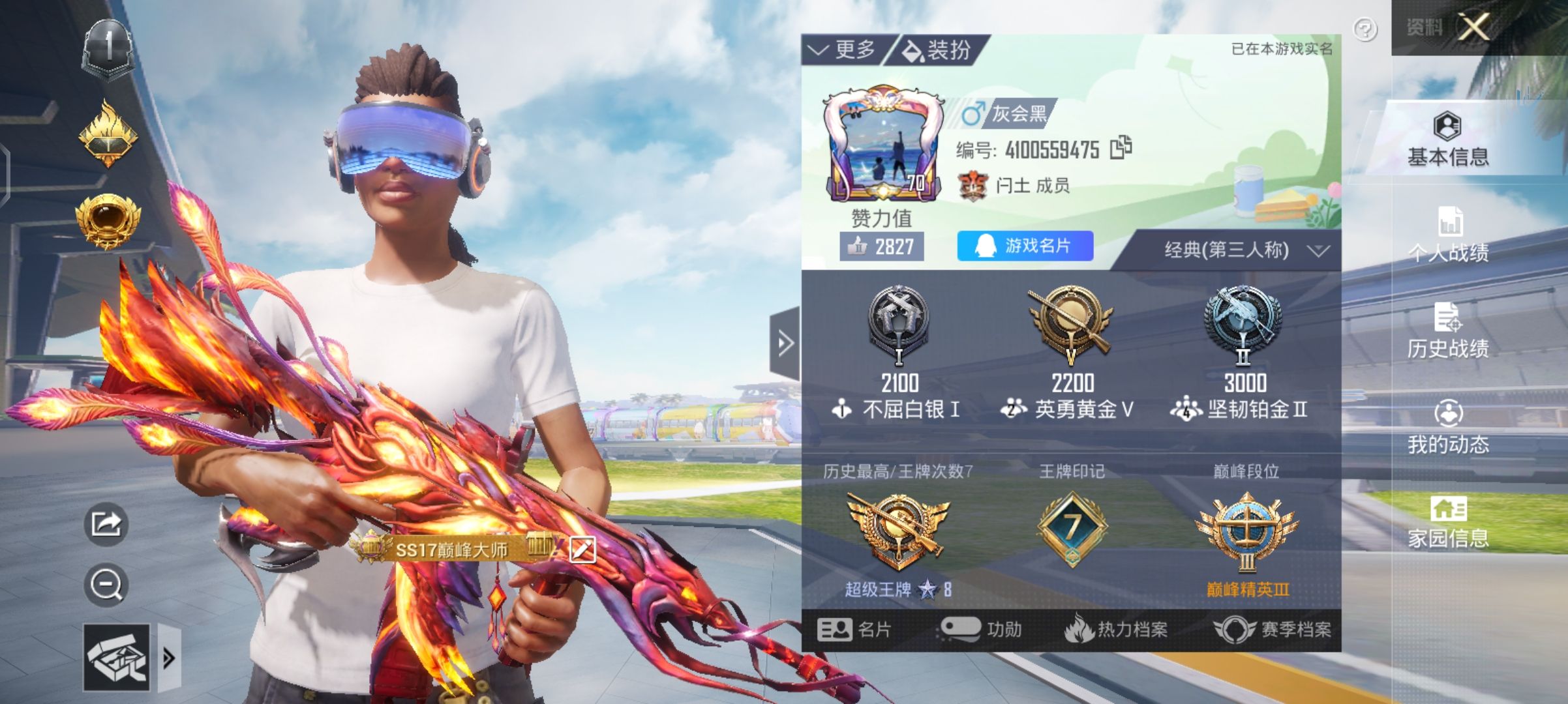This screenshot has height=704, width=1568.
Task: View 我的动态 activity tab
Action: pos(1448,428)
